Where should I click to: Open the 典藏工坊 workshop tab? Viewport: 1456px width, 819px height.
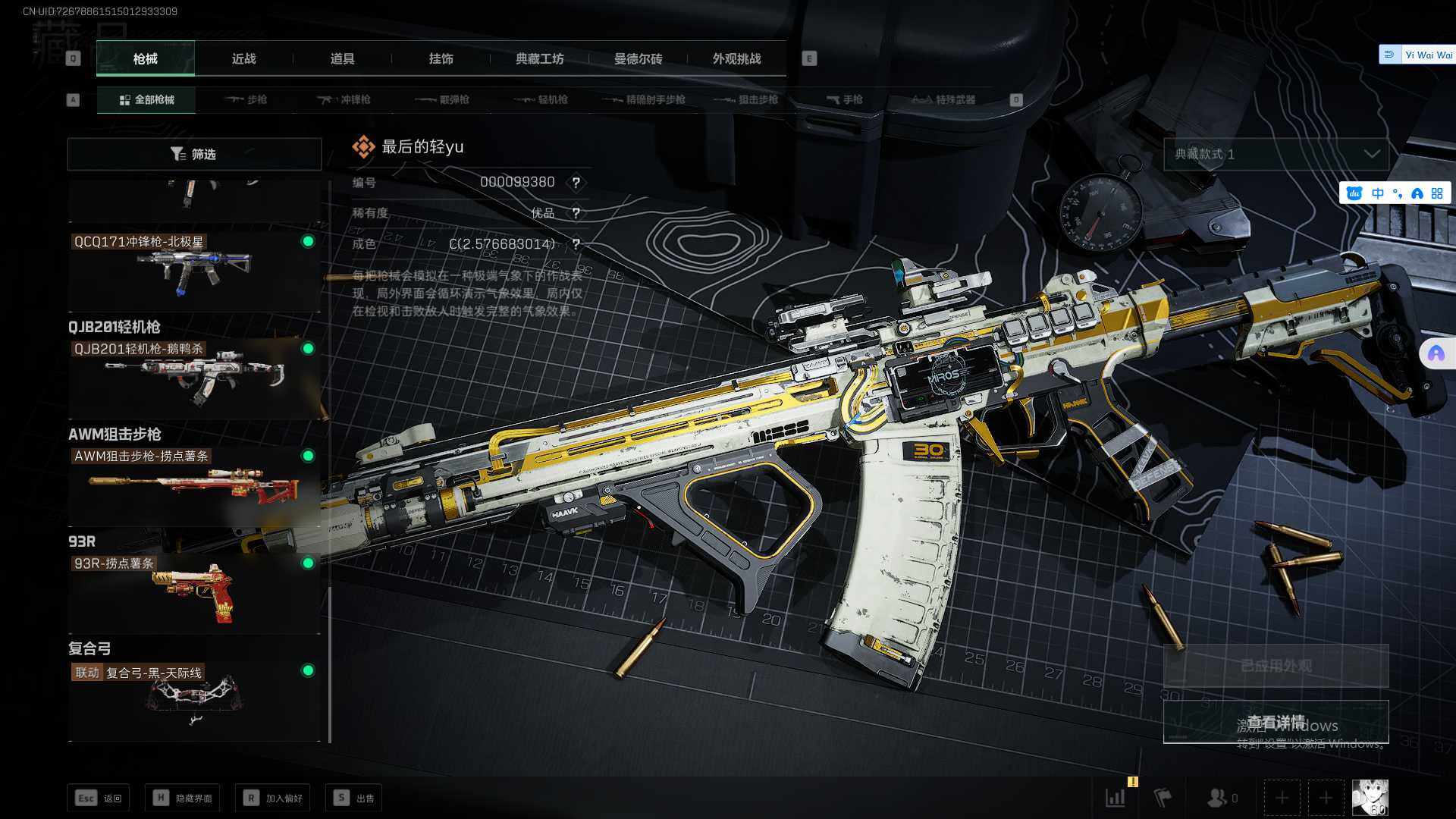(x=539, y=58)
